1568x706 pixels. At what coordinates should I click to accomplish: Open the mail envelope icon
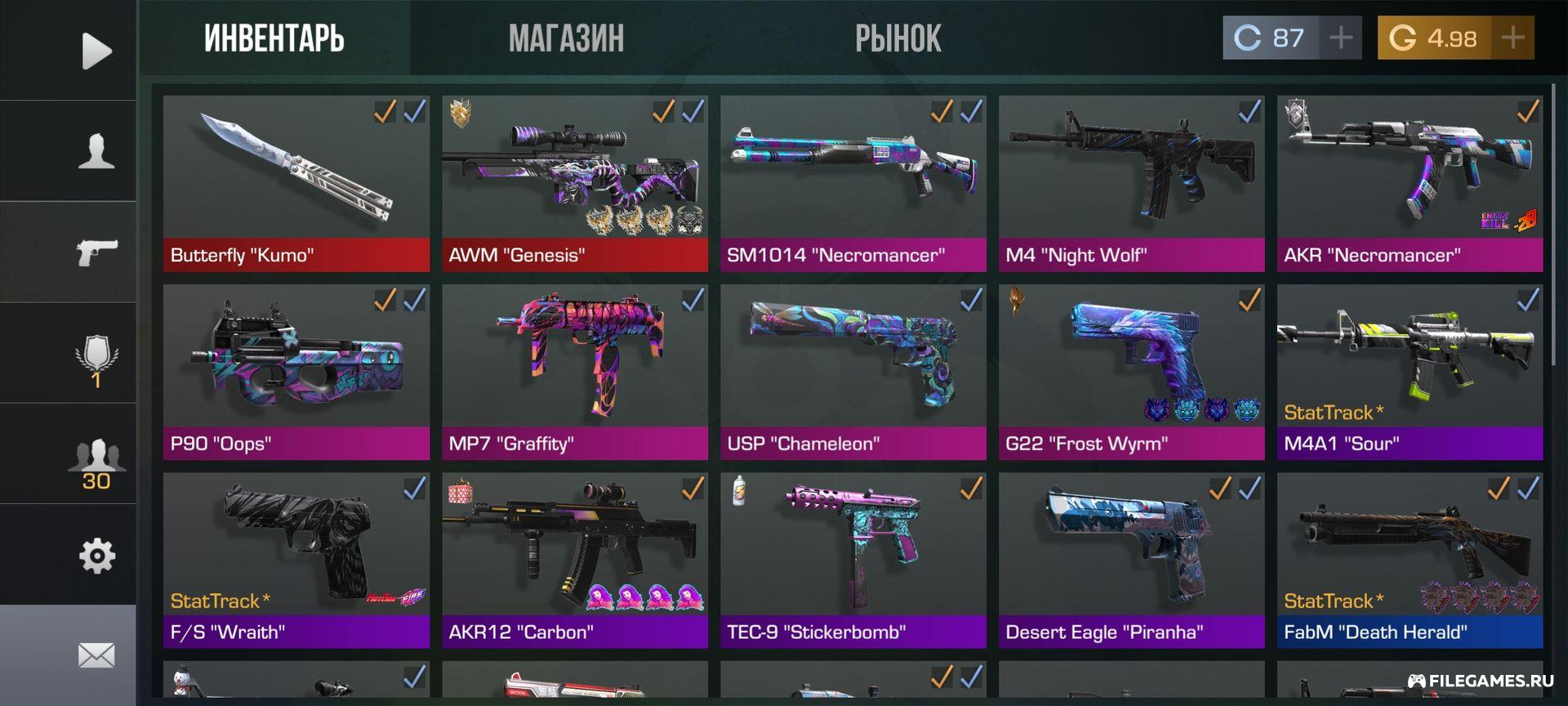click(96, 655)
